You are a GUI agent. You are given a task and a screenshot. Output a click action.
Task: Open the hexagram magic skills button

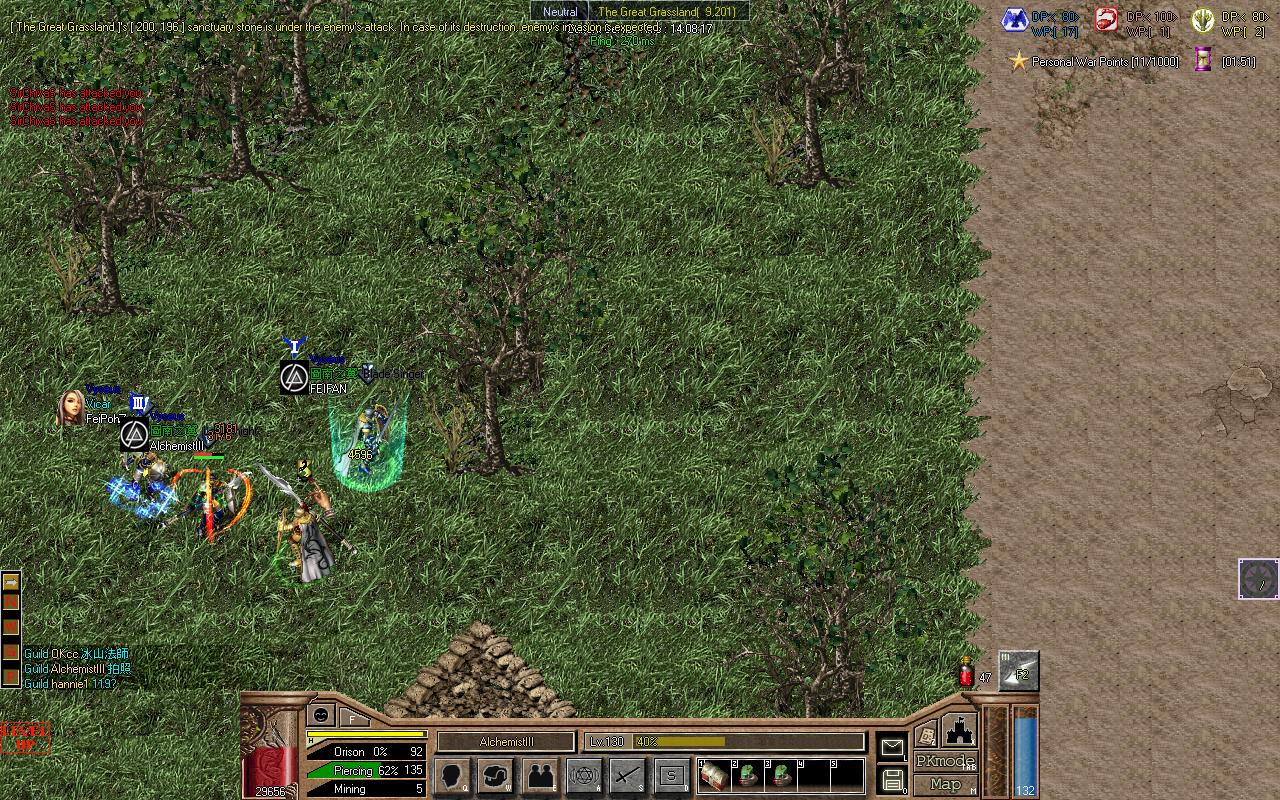[584, 776]
